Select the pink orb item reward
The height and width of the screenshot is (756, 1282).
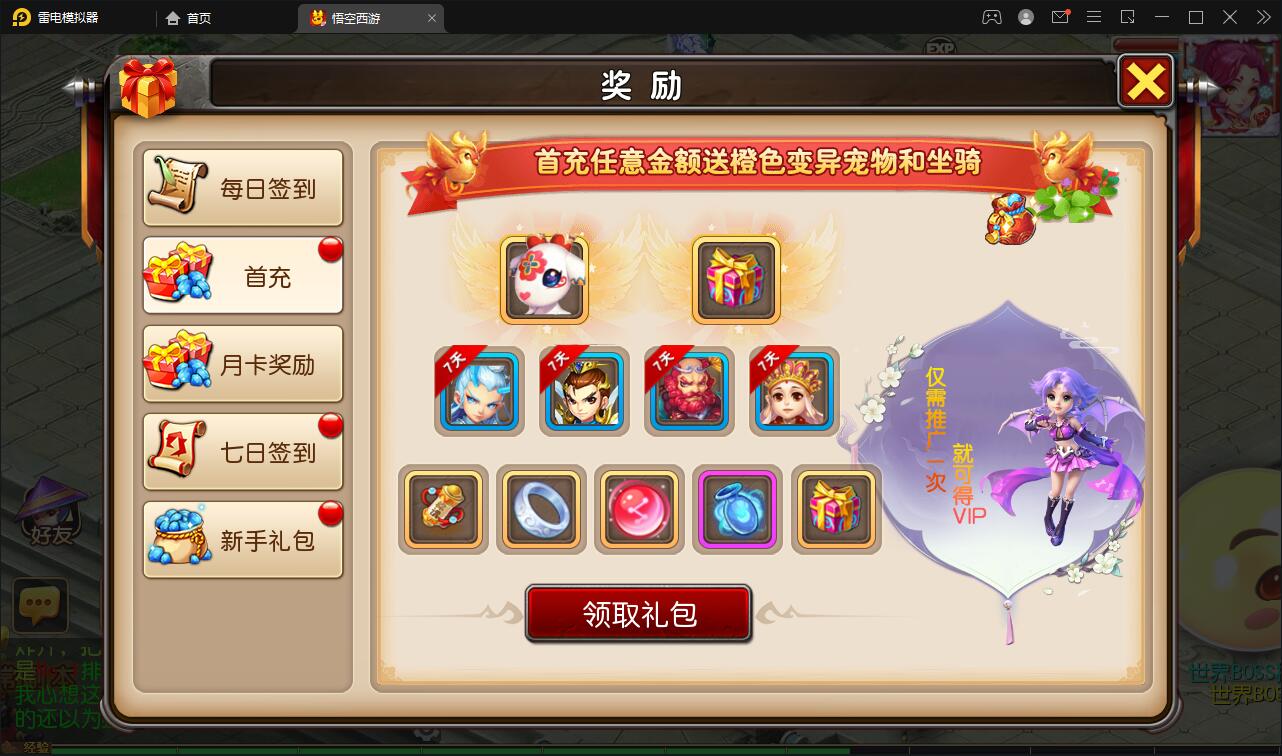click(x=639, y=510)
